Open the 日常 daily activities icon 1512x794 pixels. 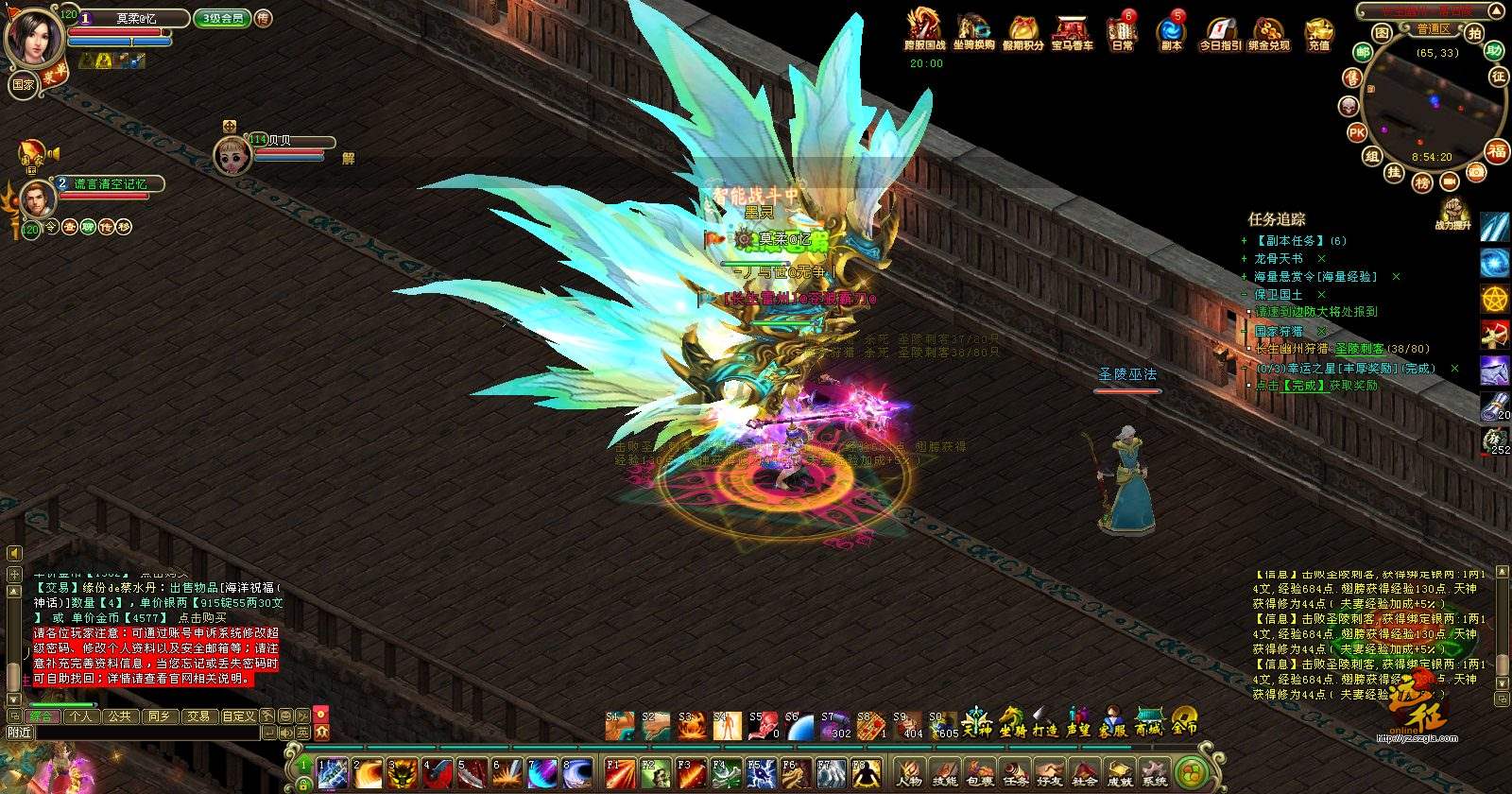(1123, 31)
